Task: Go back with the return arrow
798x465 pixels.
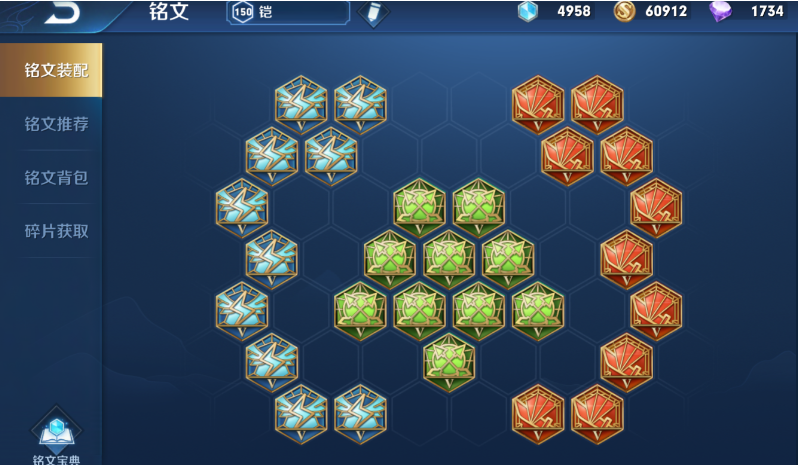Action: pos(61,11)
